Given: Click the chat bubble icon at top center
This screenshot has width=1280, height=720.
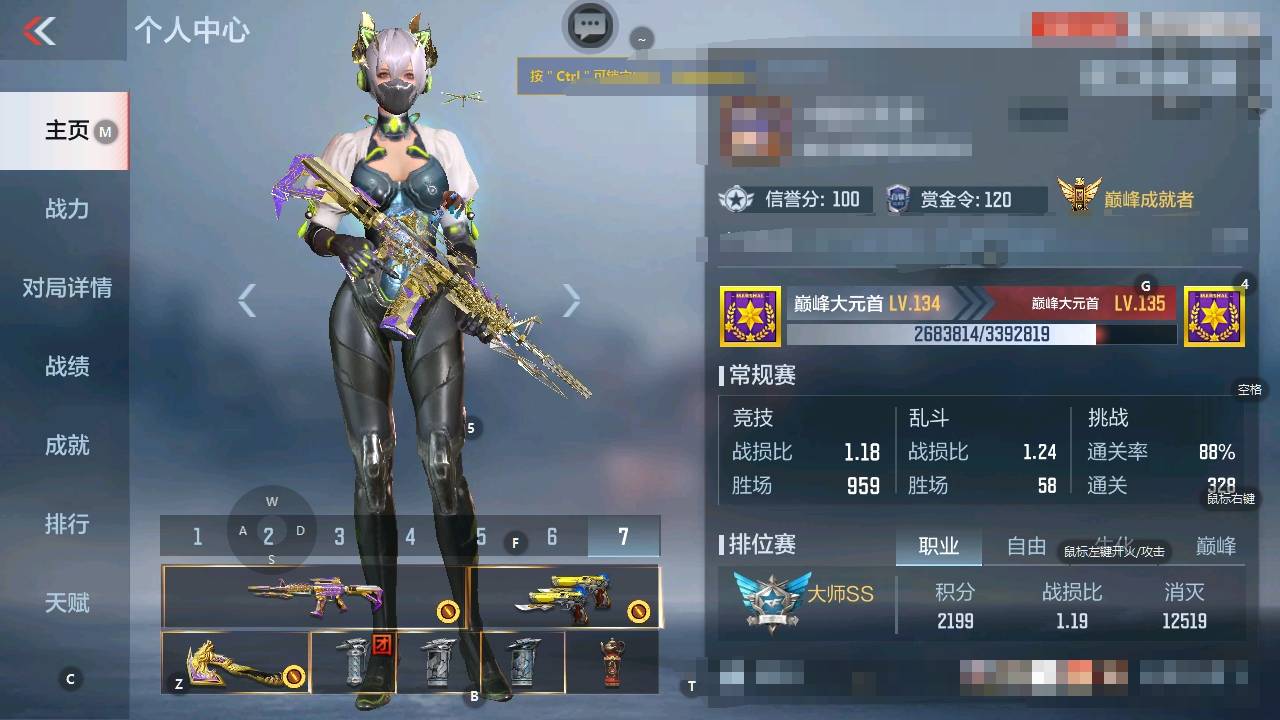Looking at the screenshot, I should click(589, 27).
